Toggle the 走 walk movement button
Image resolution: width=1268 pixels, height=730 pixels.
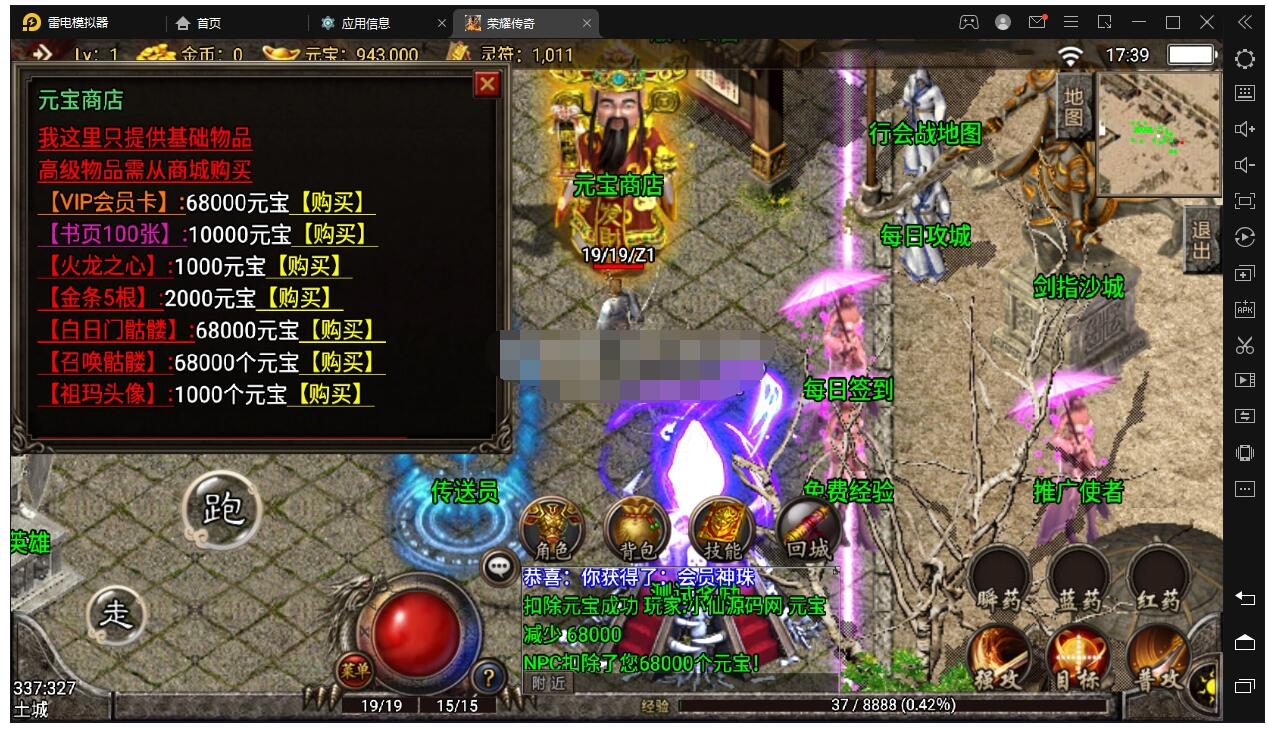[117, 613]
